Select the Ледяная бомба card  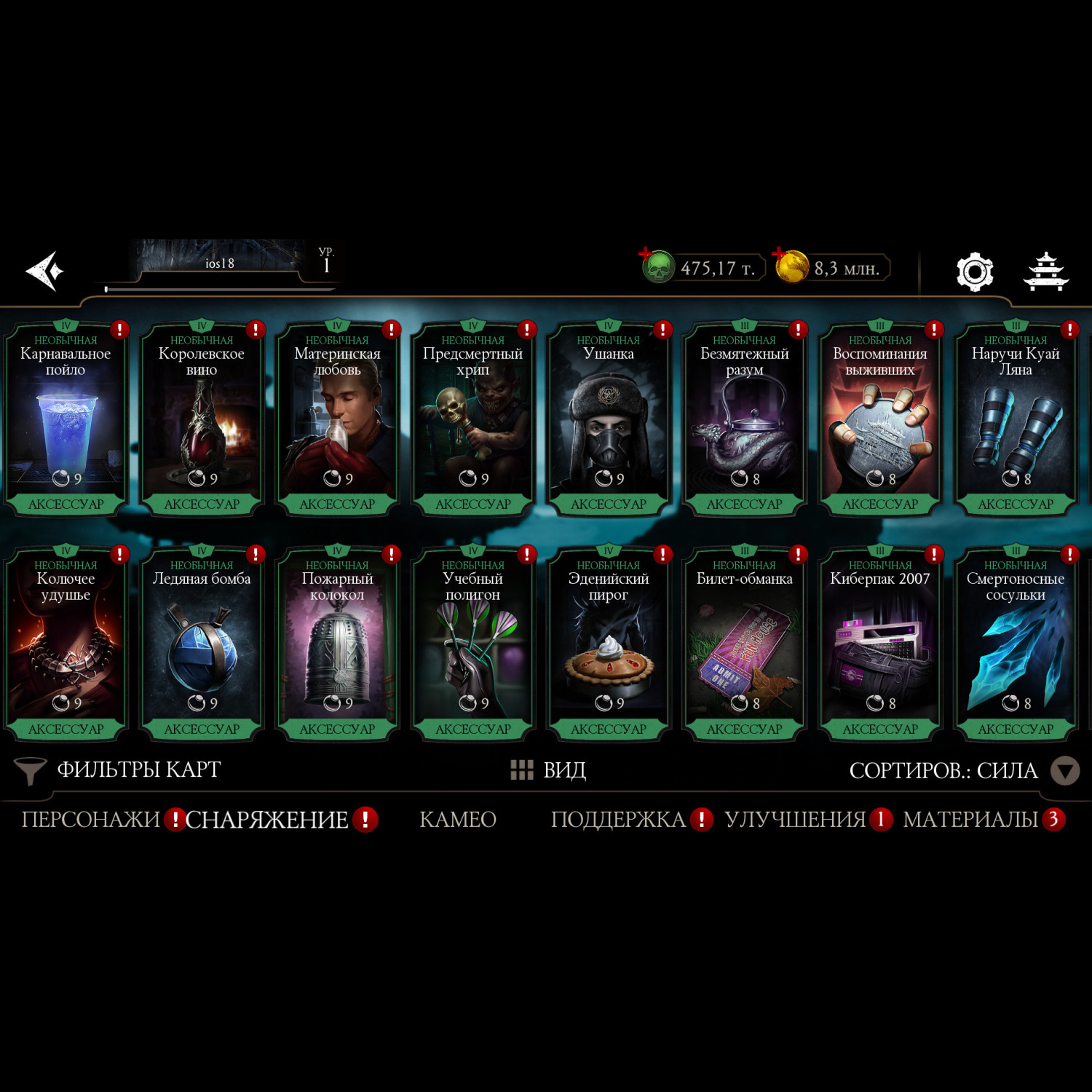pos(202,644)
